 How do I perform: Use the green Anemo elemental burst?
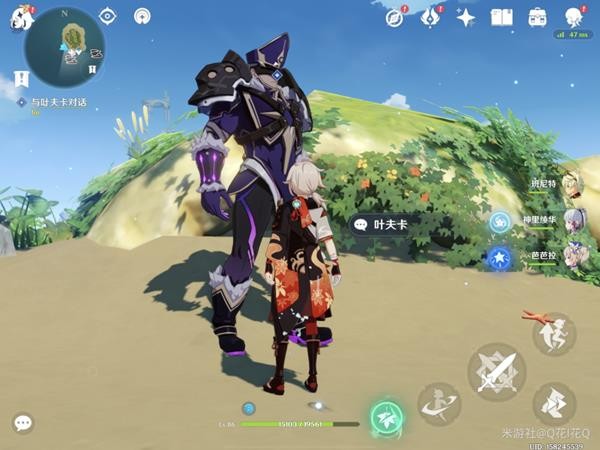[386, 417]
